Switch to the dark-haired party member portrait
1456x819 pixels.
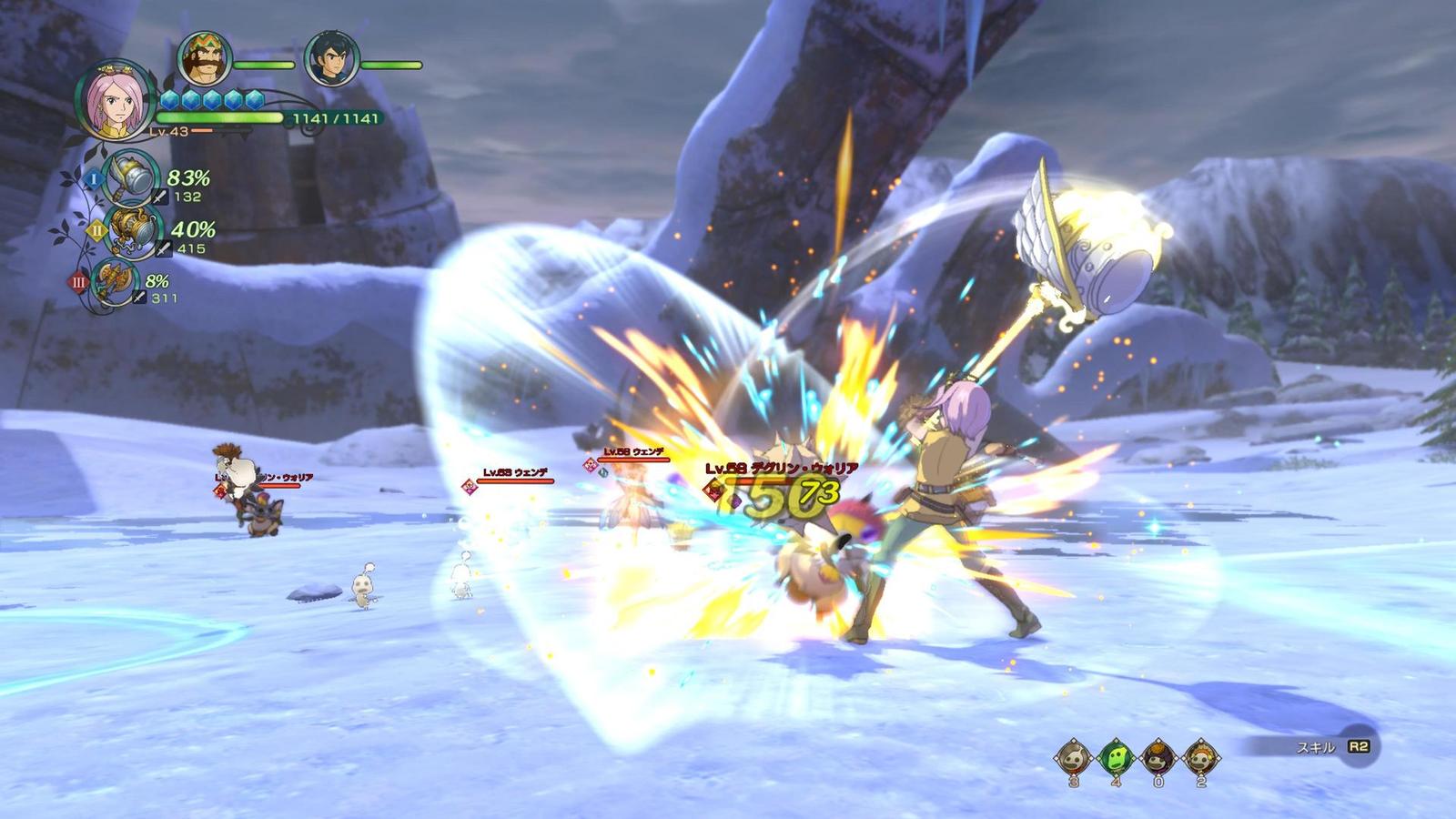[x=330, y=58]
